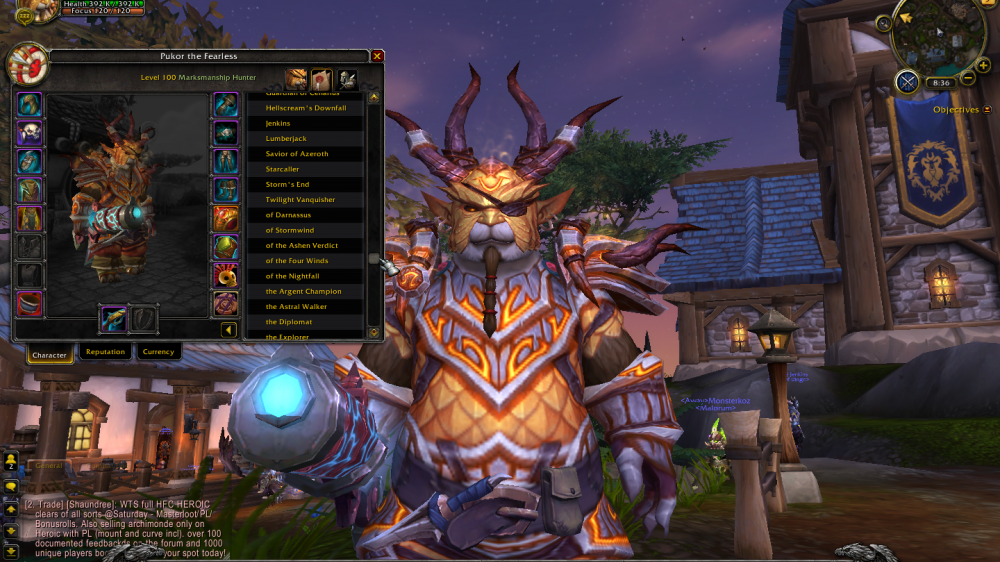Choose "the Argent Champion" title
The height and width of the screenshot is (562, 1000).
305,291
